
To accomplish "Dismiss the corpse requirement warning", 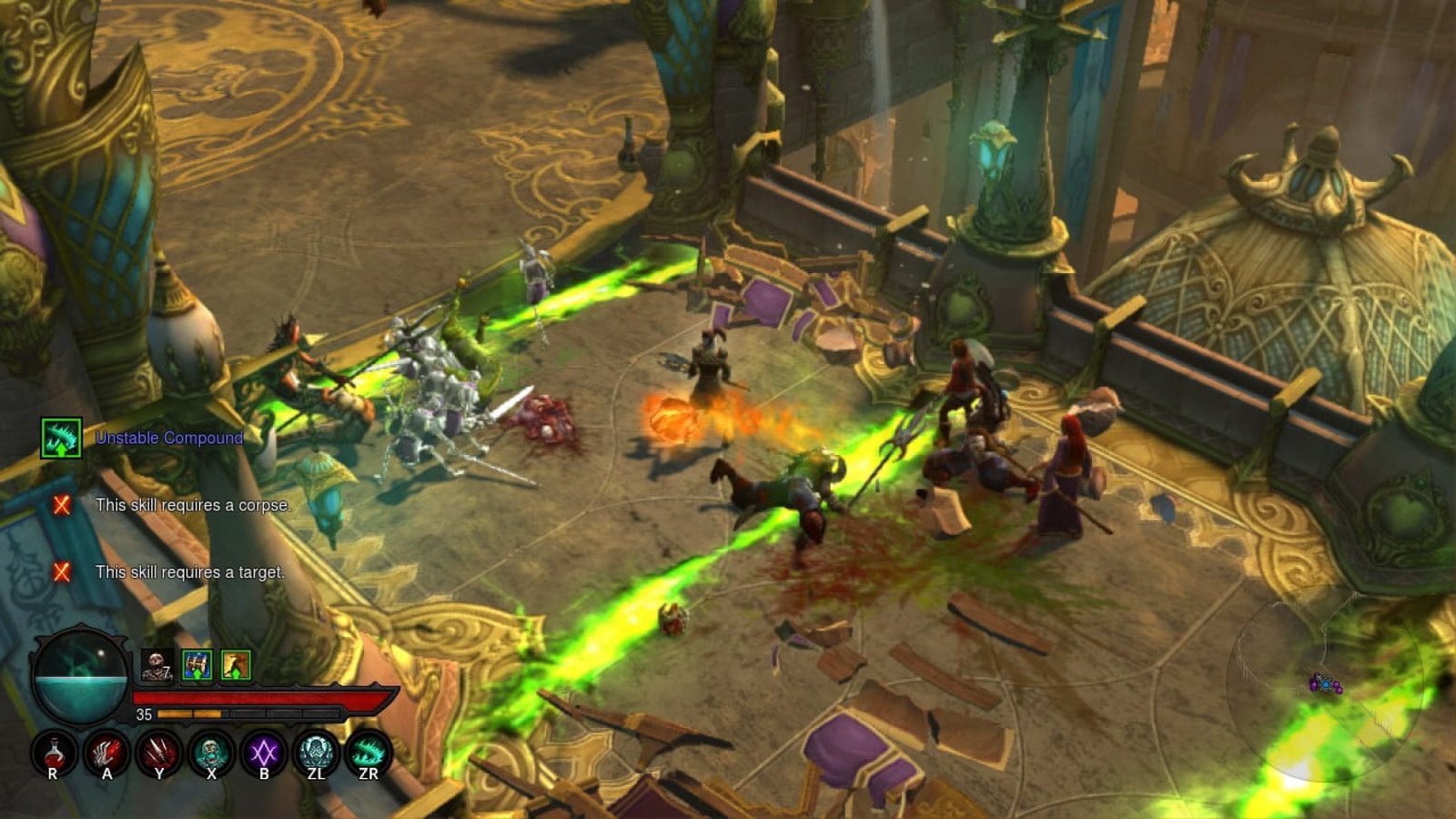I will click(62, 506).
